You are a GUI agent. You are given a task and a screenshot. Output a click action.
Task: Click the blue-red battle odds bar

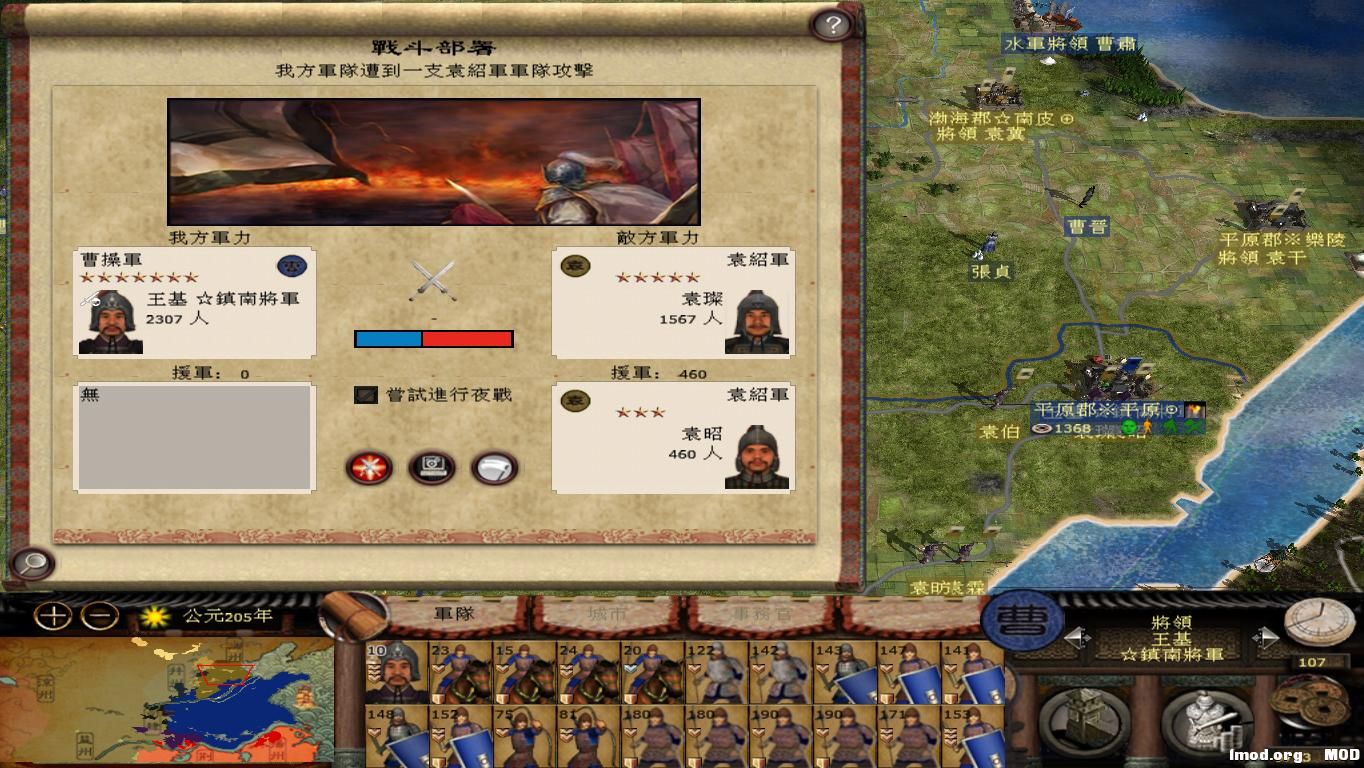coord(433,338)
